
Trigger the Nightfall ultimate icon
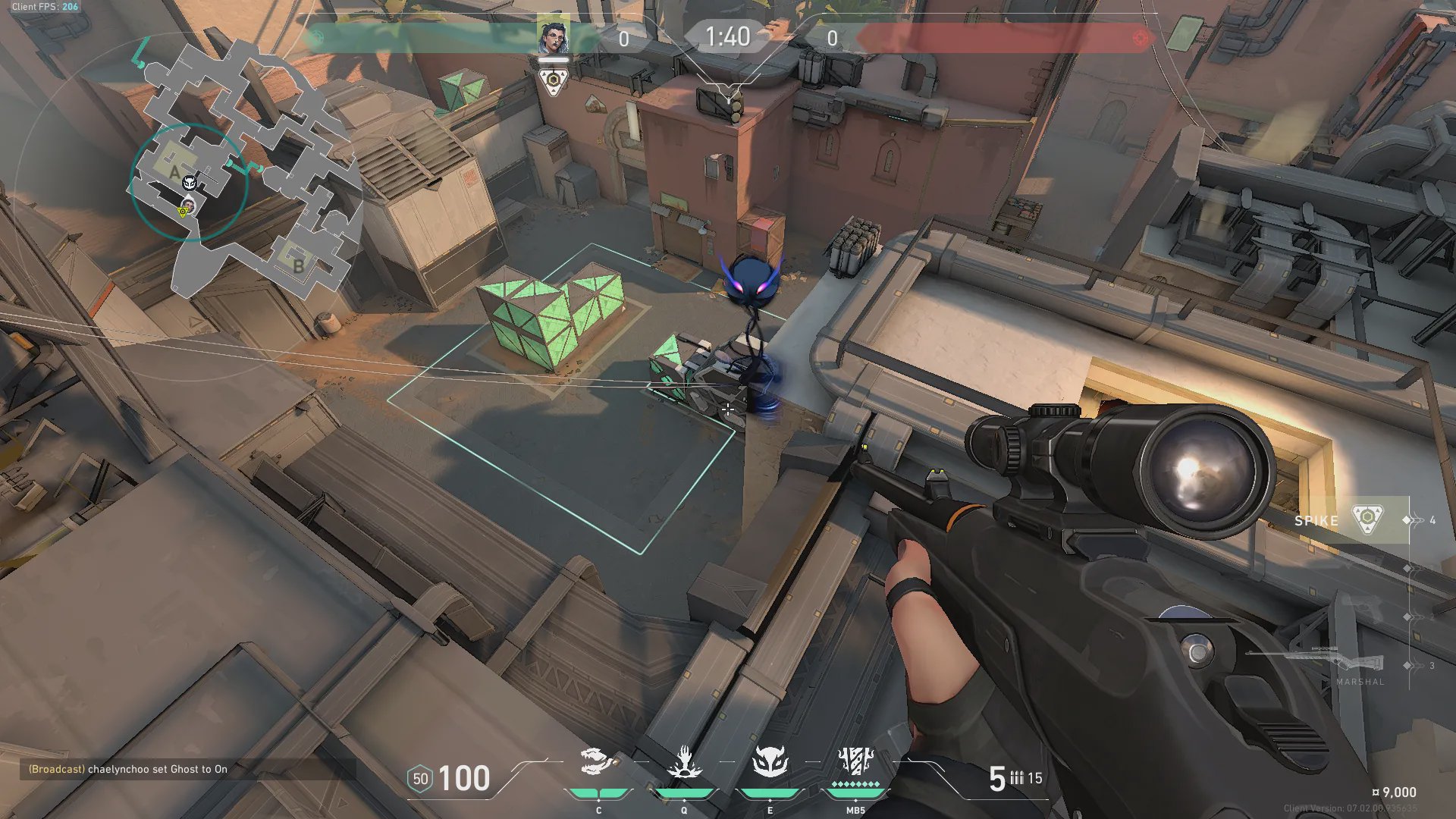coord(855,761)
